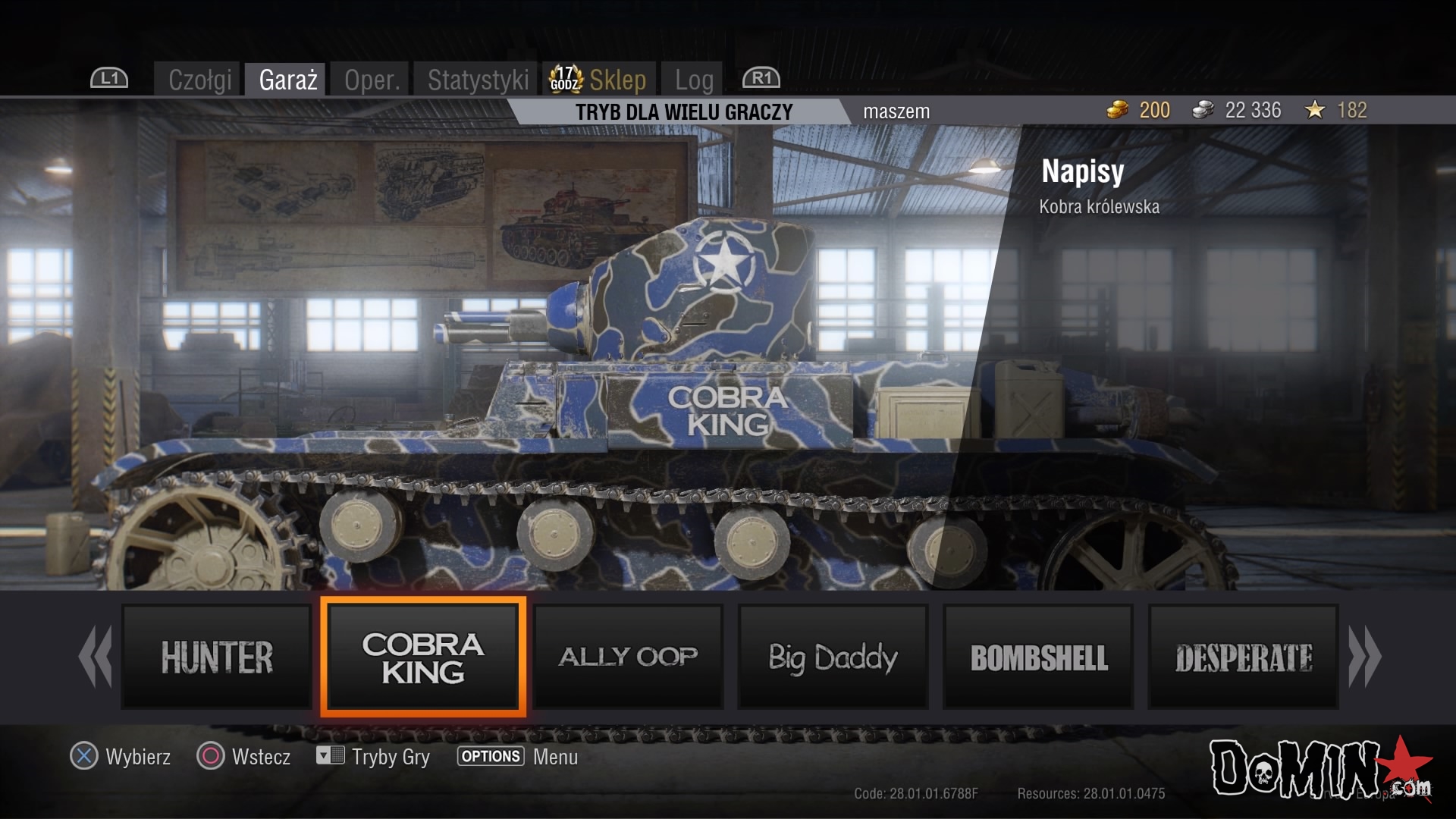Screen dimensions: 1456x819
Task: Choose the HUNTER inscription tile
Action: coord(217,657)
